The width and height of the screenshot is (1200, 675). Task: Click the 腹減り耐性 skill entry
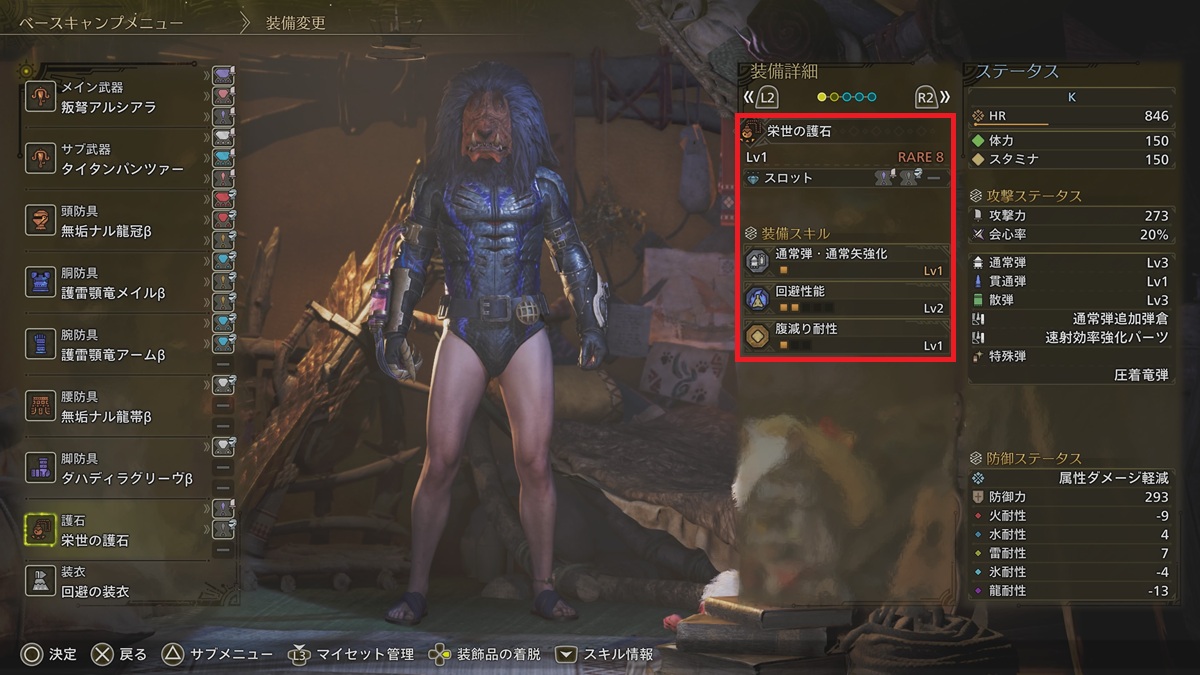click(x=844, y=337)
